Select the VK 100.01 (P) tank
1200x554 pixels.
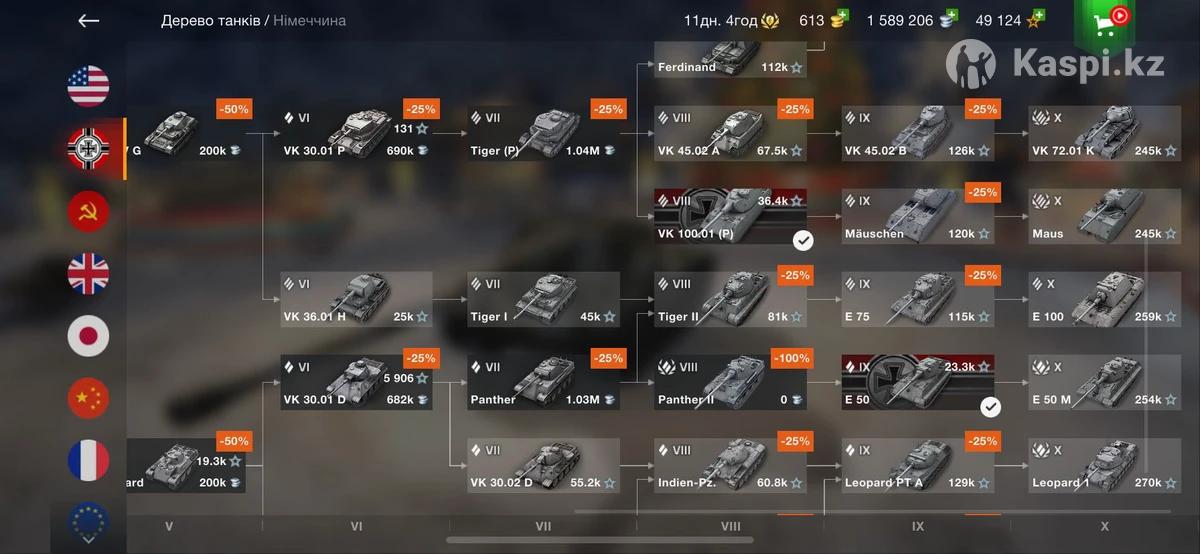[730, 216]
